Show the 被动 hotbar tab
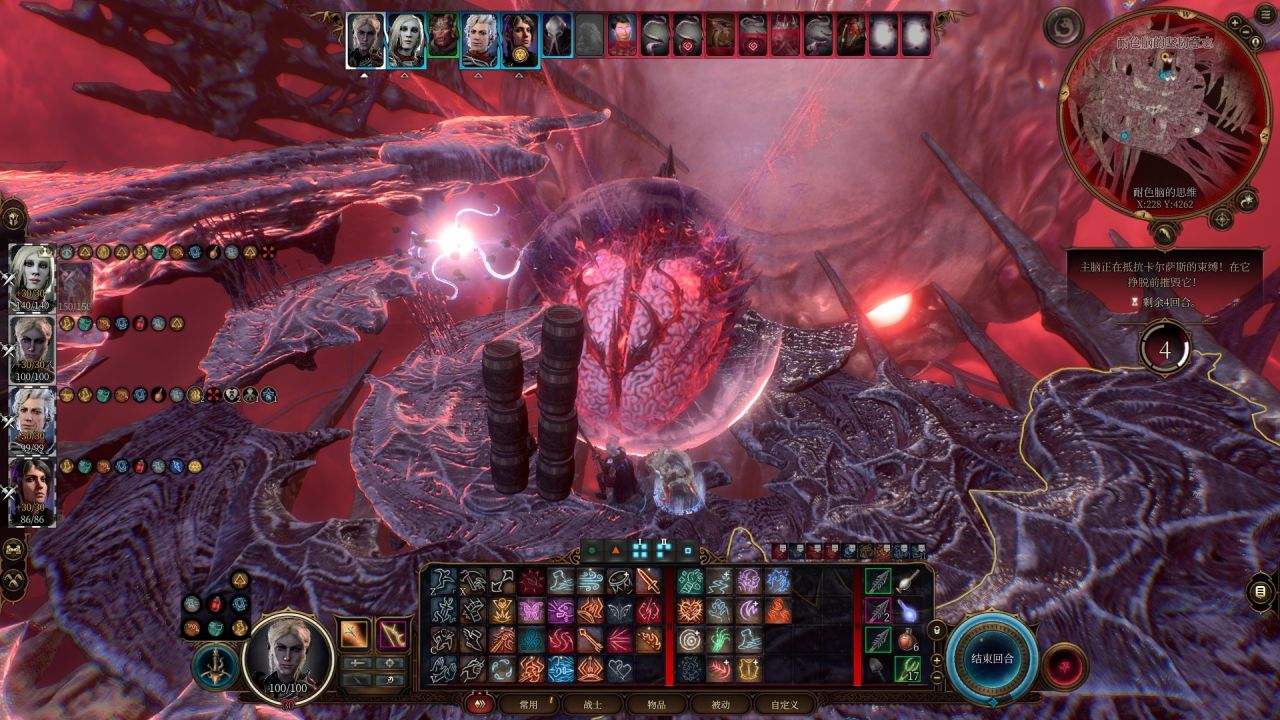The image size is (1280, 720). (720, 704)
